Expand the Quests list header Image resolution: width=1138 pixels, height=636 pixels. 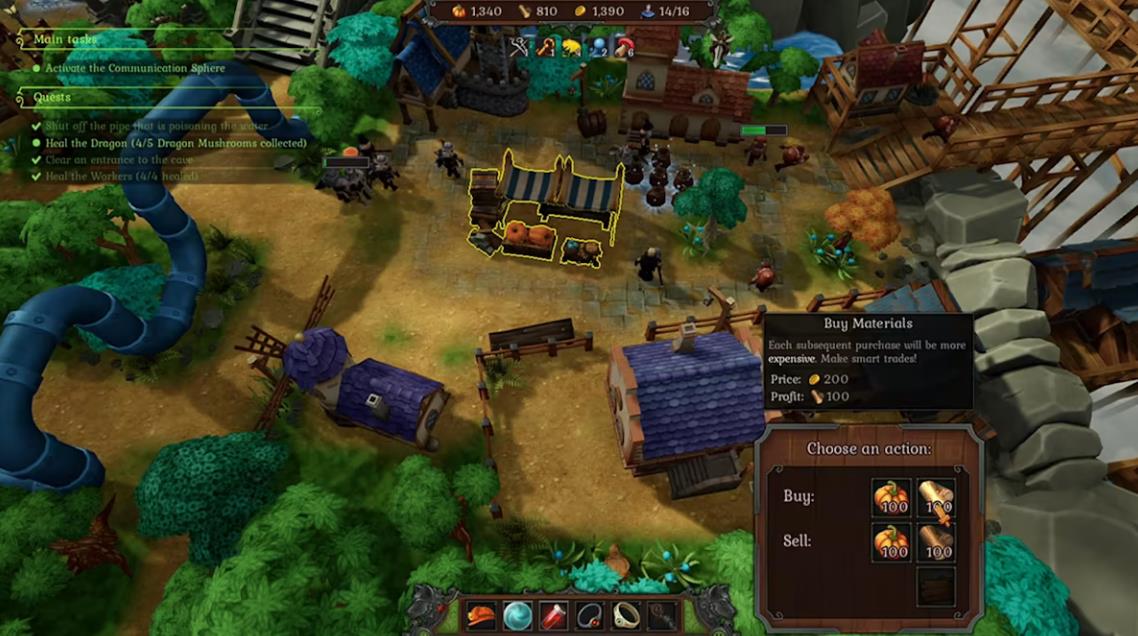click(52, 97)
